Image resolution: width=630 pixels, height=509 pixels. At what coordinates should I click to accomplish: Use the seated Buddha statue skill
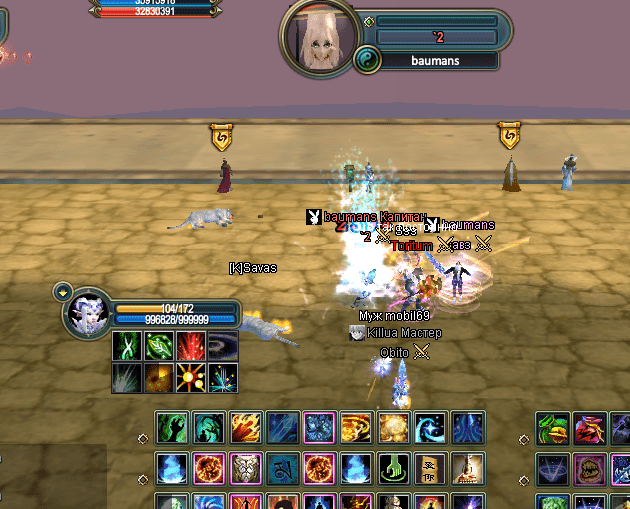467,467
